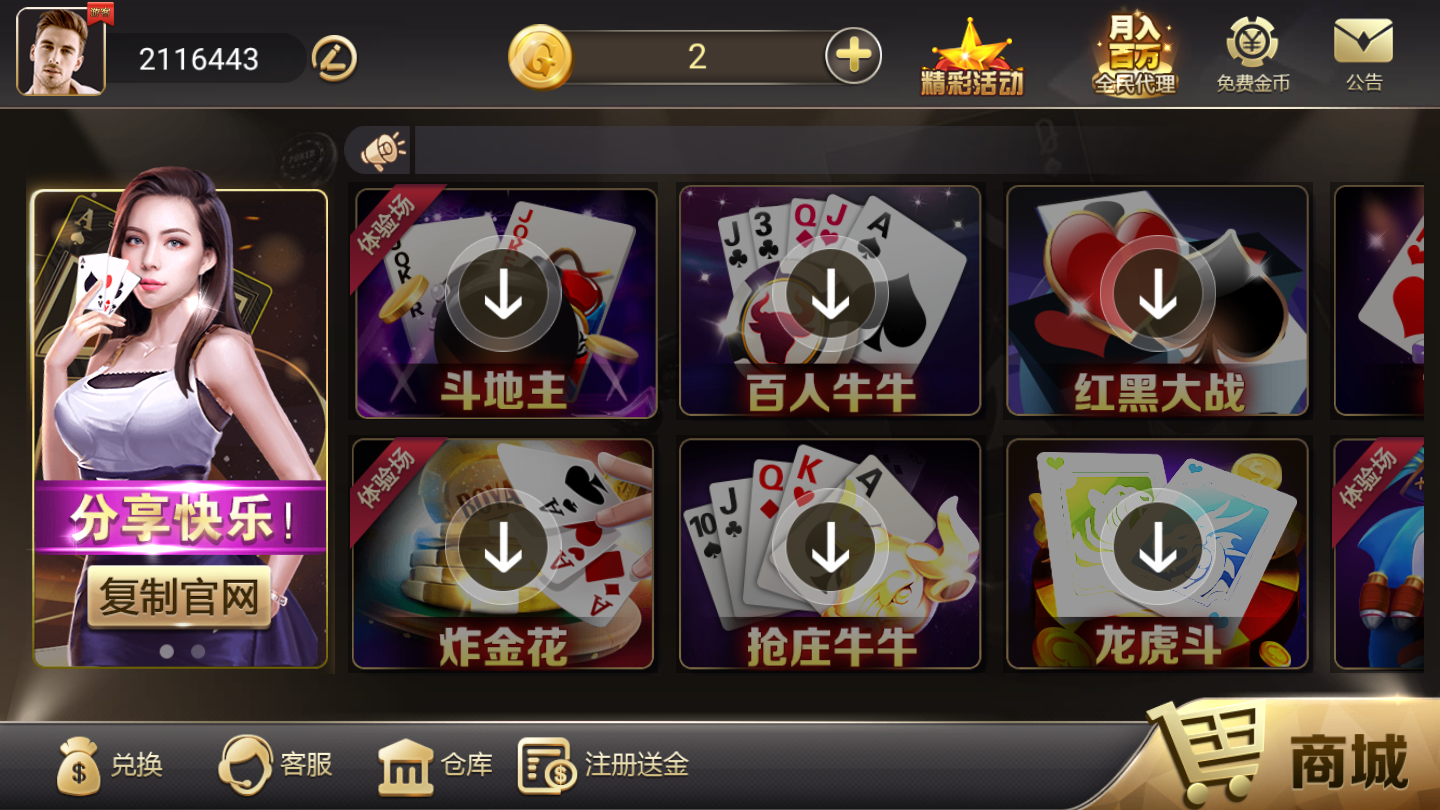This screenshot has height=810, width=1440.
Task: Open the player profile avatar
Action: coord(59,50)
